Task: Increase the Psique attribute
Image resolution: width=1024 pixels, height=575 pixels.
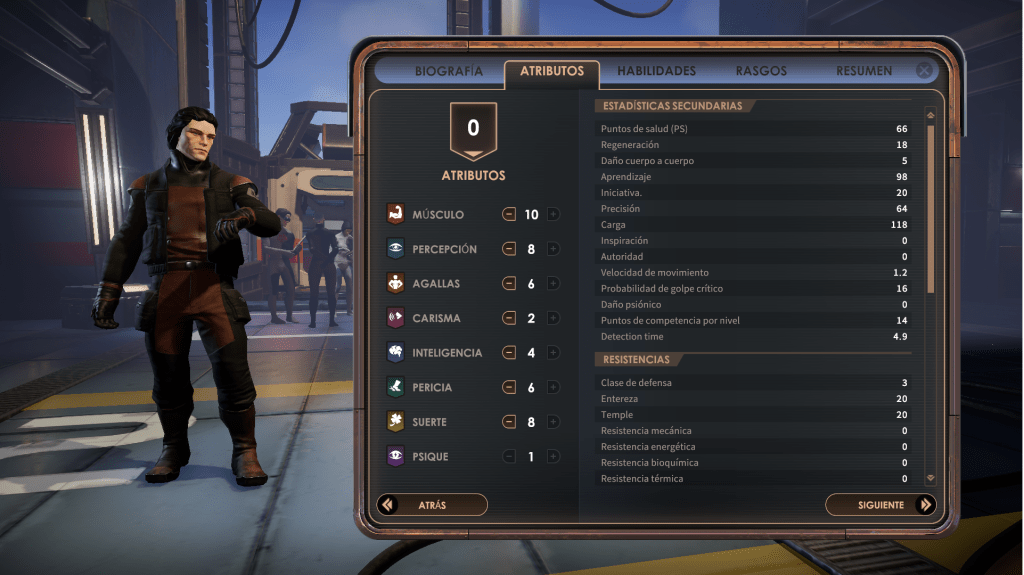Action: (553, 457)
